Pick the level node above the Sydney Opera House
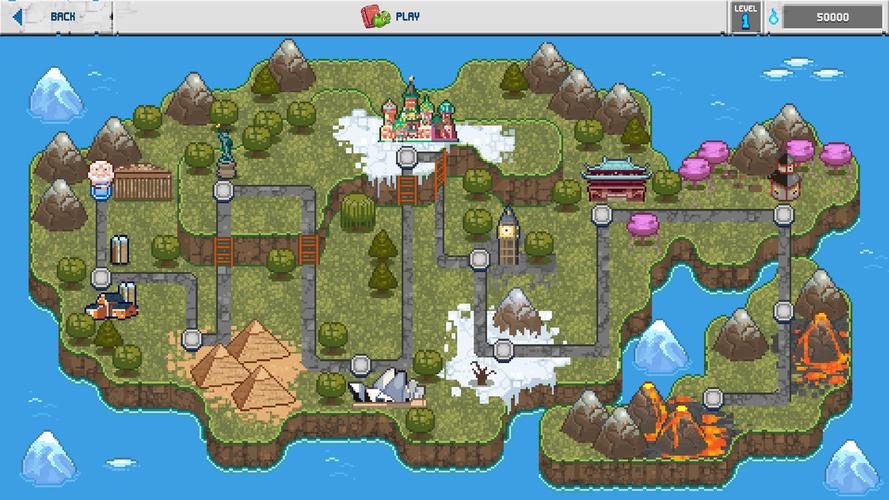 click(x=361, y=364)
